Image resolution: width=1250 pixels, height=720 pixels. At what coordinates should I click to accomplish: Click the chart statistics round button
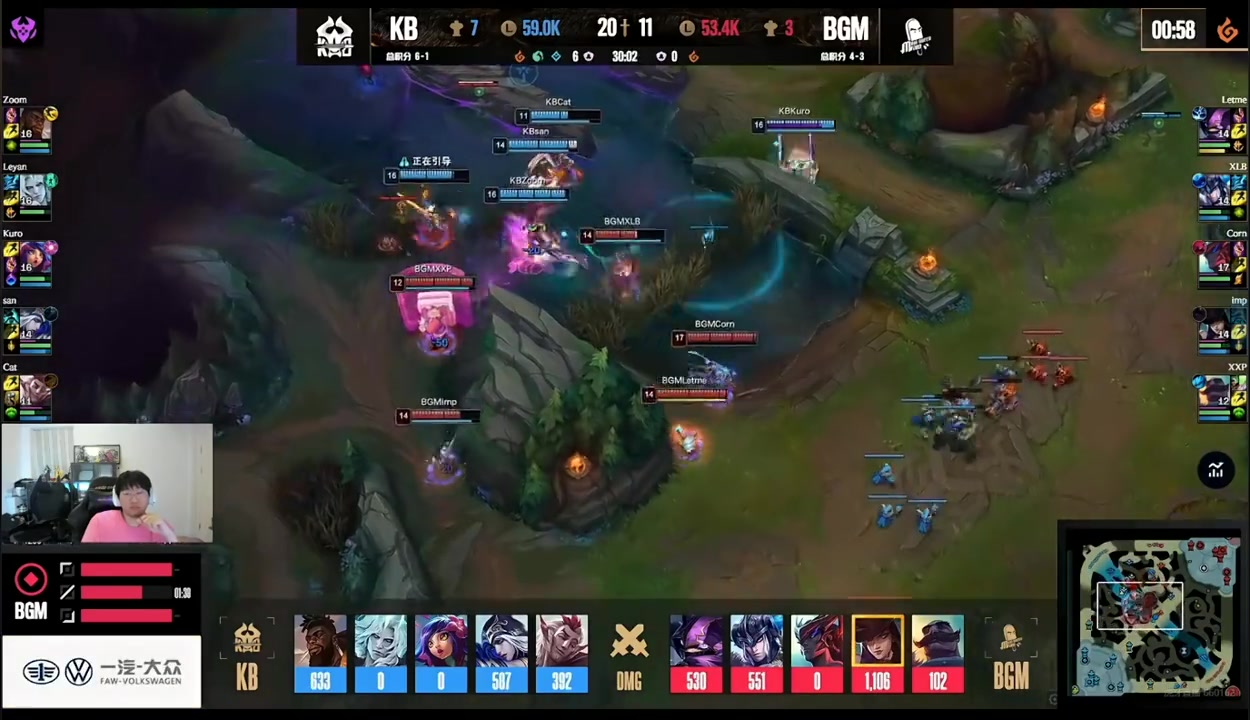coord(1216,470)
